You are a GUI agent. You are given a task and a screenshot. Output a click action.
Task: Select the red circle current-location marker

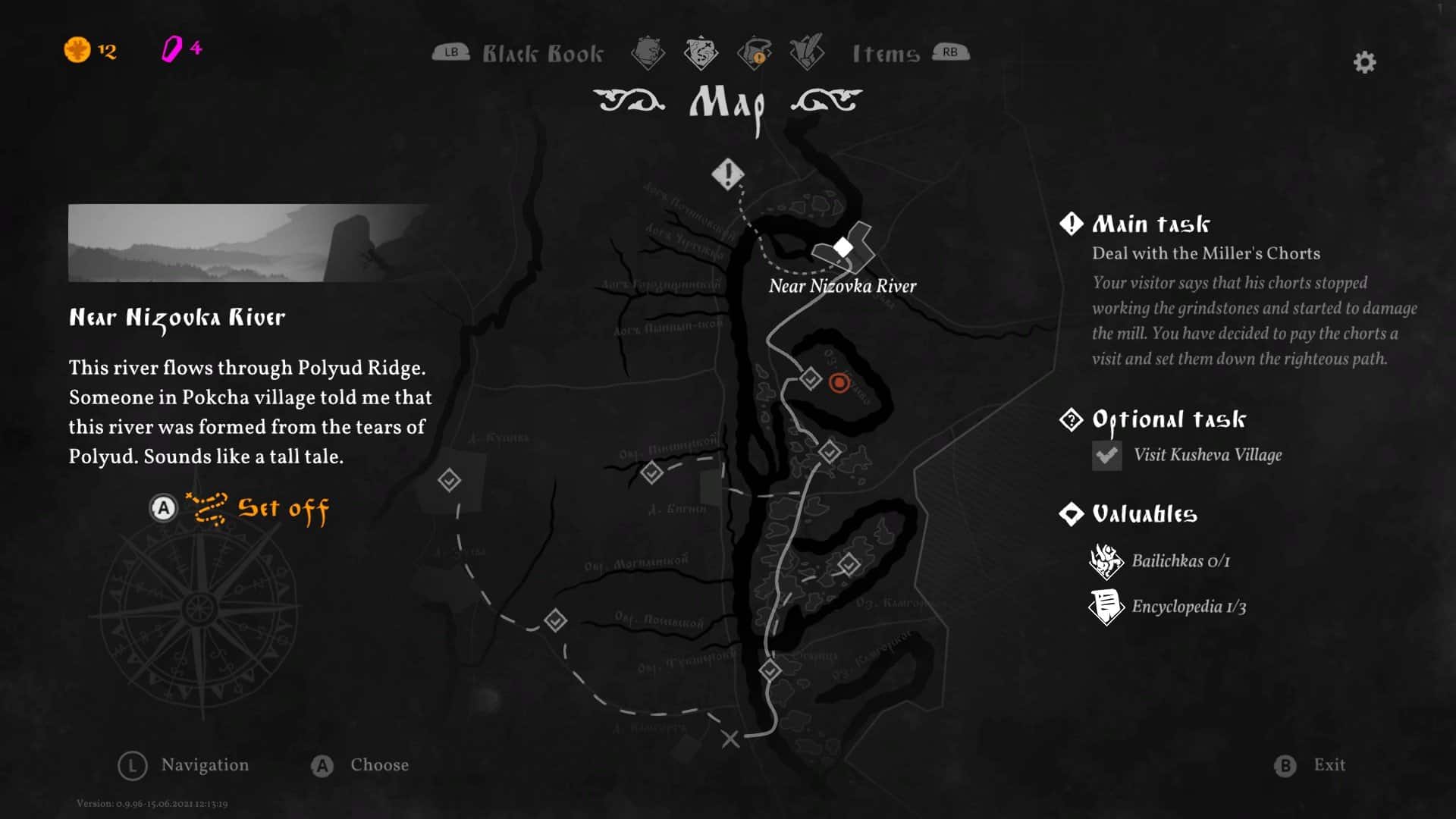839,383
